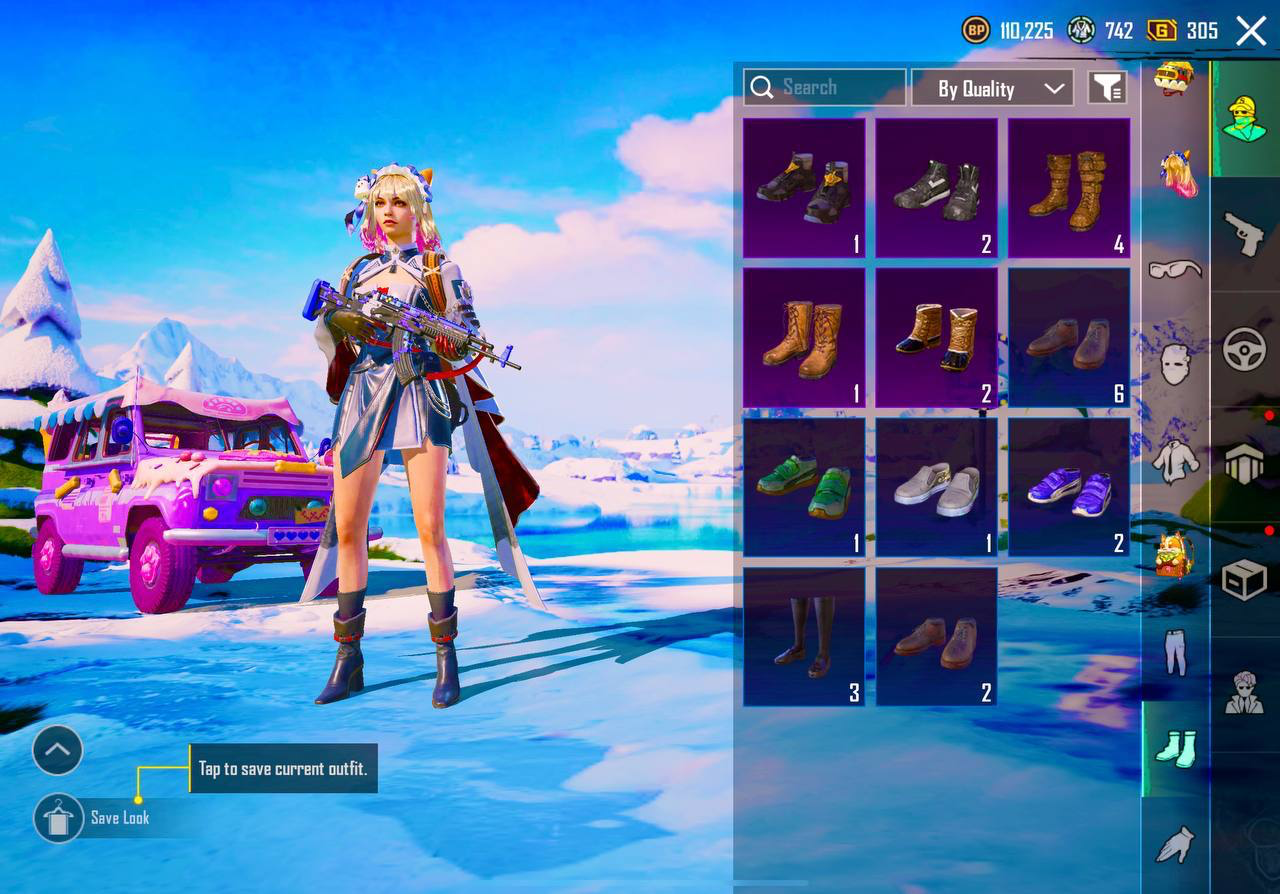Tap the Save Look hanger button
The image size is (1280, 894).
coord(58,818)
